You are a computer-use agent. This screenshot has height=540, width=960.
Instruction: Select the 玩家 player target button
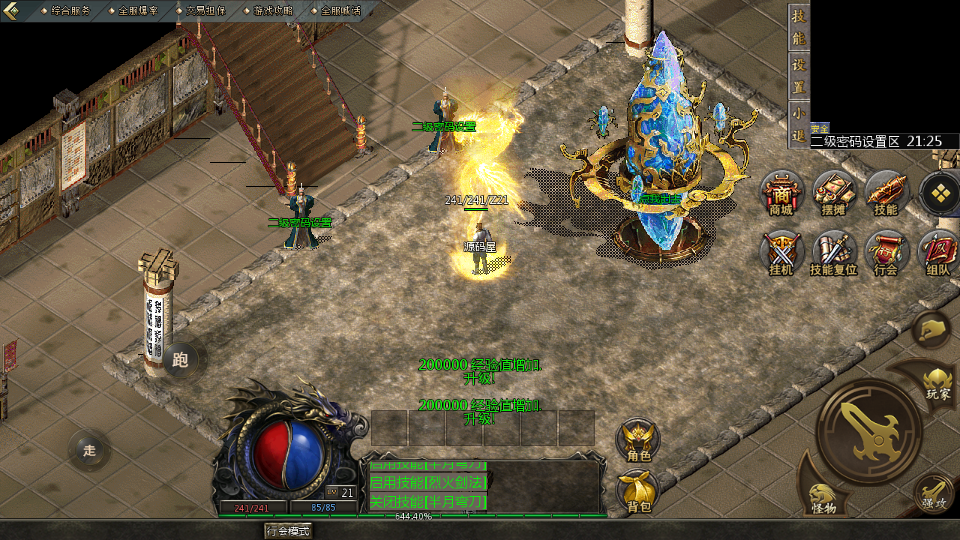click(938, 381)
